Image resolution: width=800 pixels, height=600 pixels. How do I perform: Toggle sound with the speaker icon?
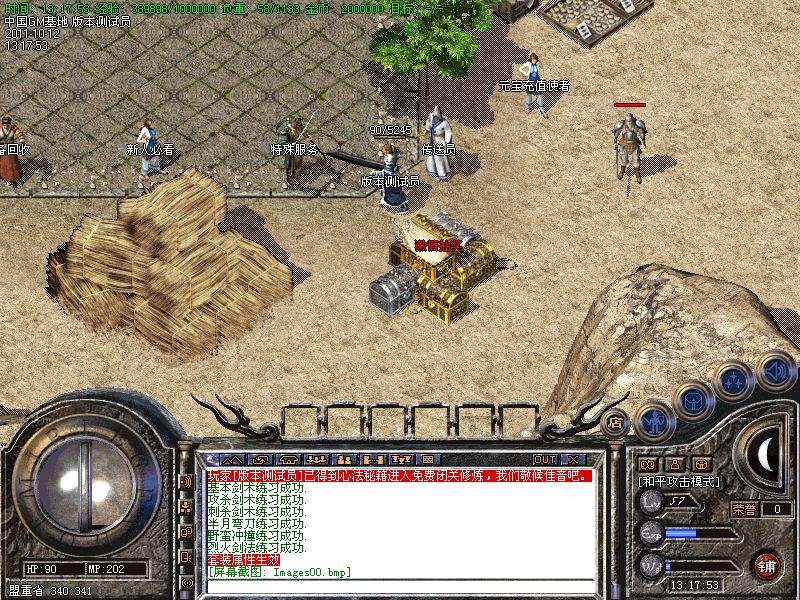tap(776, 370)
